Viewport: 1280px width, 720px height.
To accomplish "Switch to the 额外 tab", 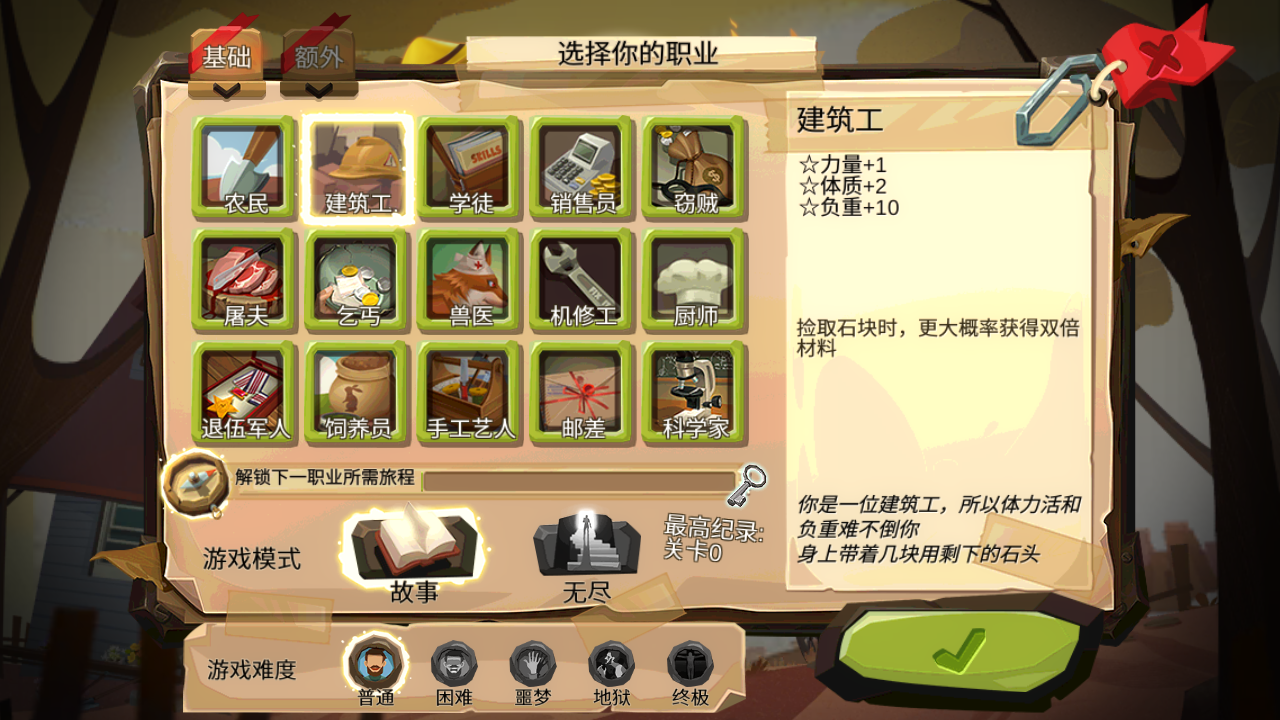I will click(x=319, y=56).
